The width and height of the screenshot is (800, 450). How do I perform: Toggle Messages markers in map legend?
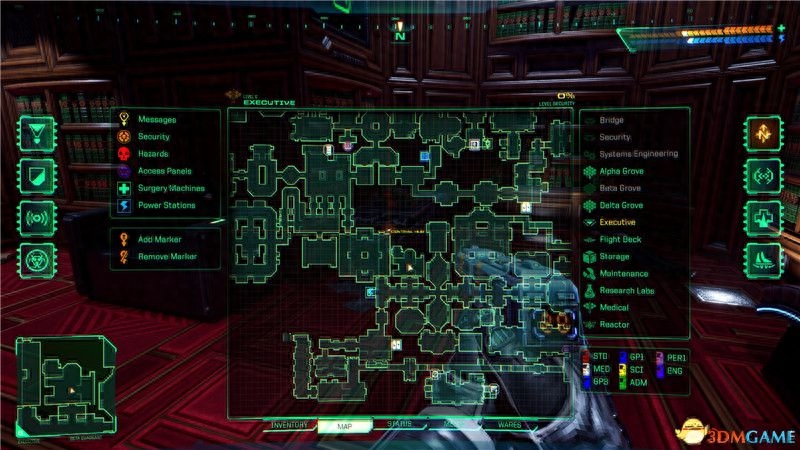157,119
